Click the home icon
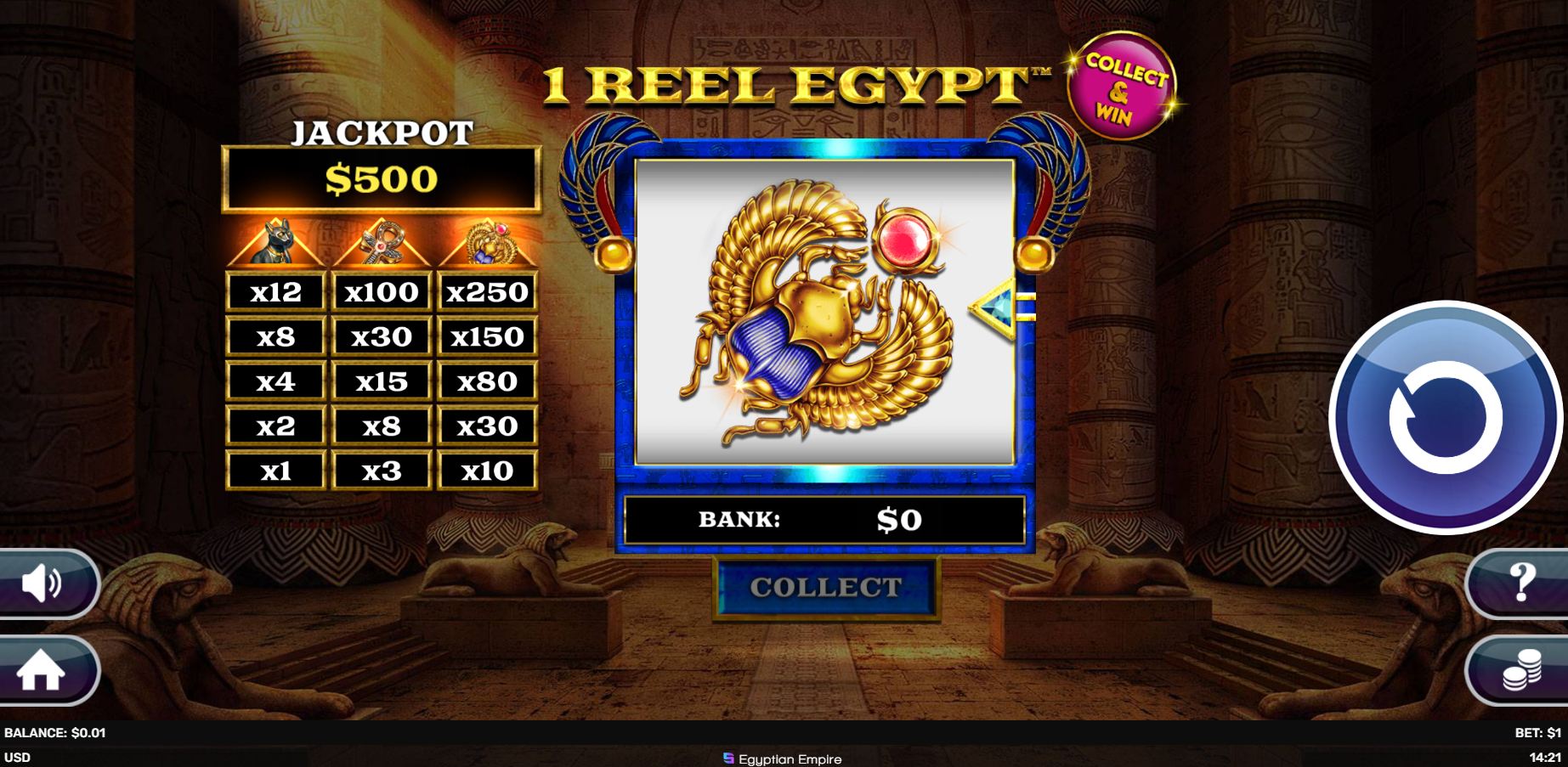 pyautogui.click(x=40, y=673)
